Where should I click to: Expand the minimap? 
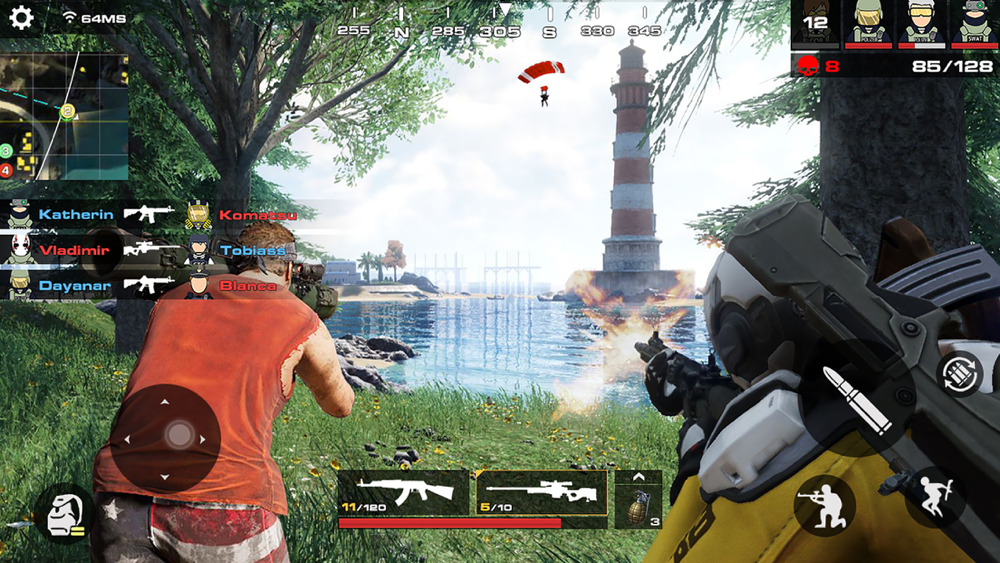coord(64,117)
